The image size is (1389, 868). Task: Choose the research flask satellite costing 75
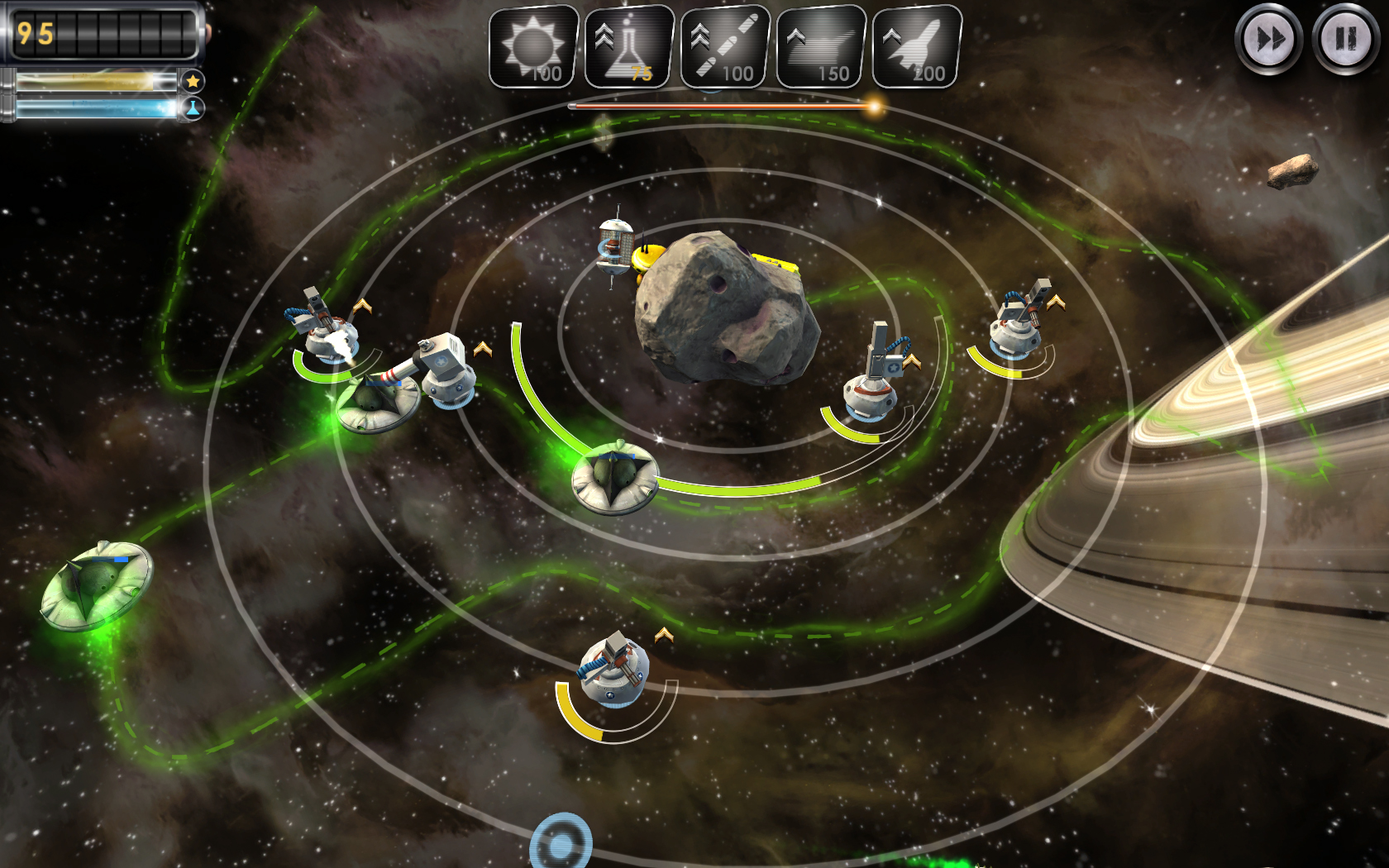point(629,47)
